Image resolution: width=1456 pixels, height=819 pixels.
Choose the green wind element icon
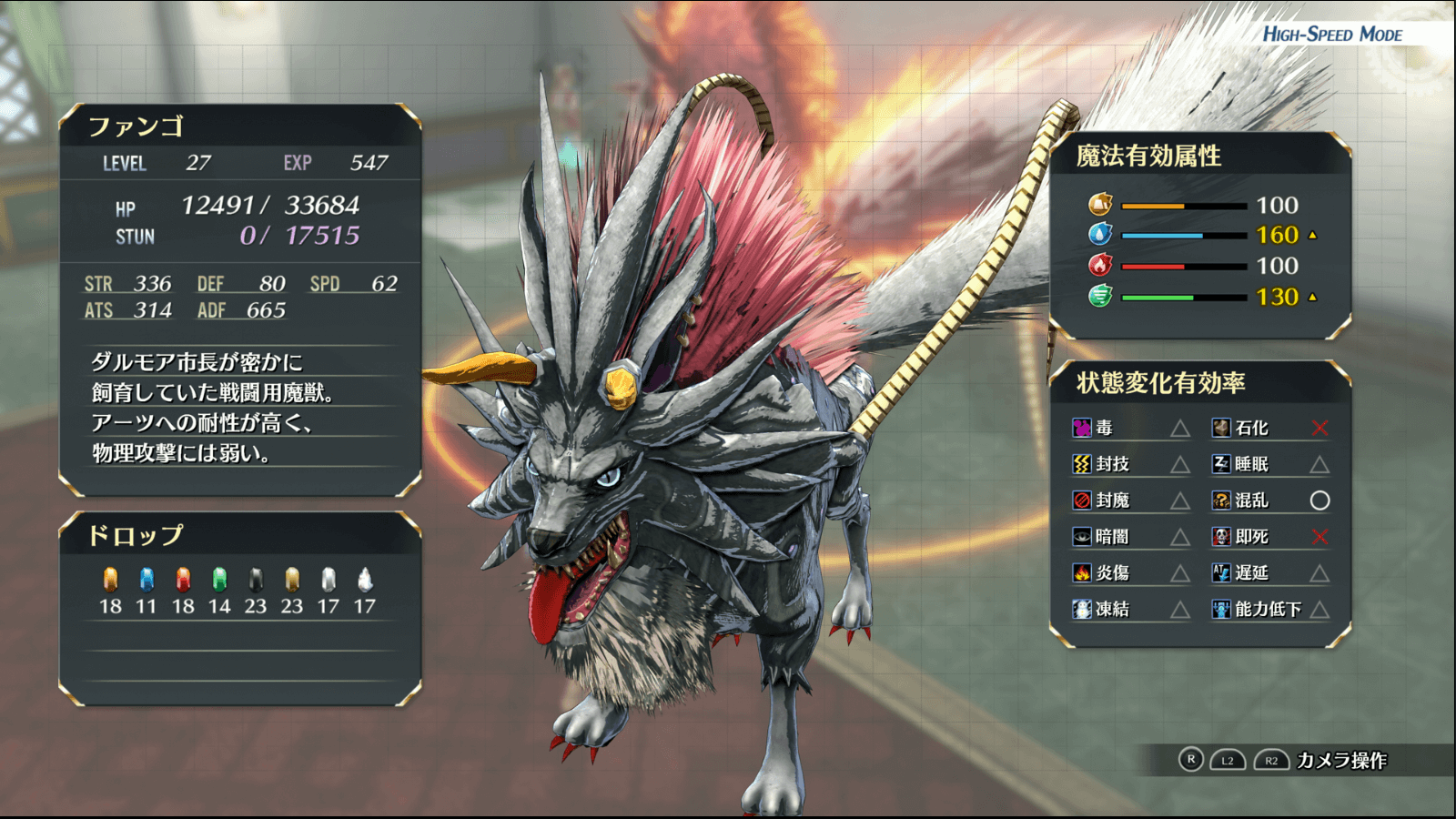tap(1100, 296)
